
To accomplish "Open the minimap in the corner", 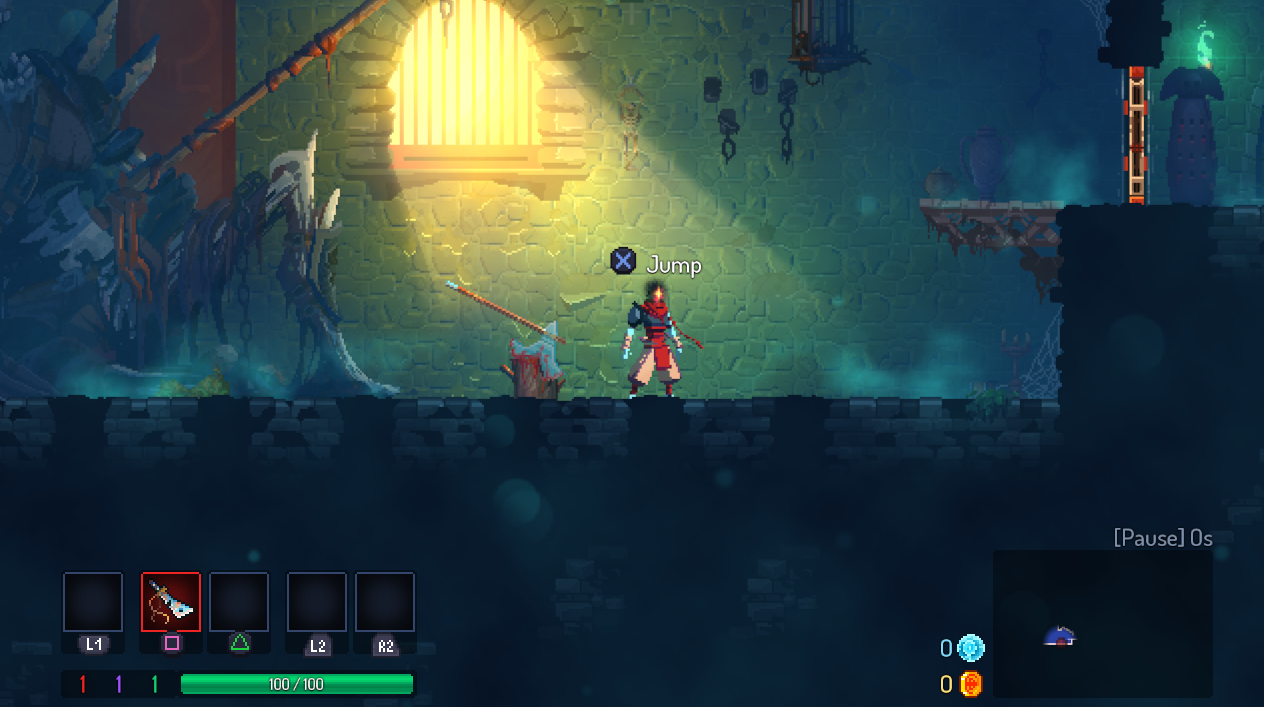I will (1102, 623).
